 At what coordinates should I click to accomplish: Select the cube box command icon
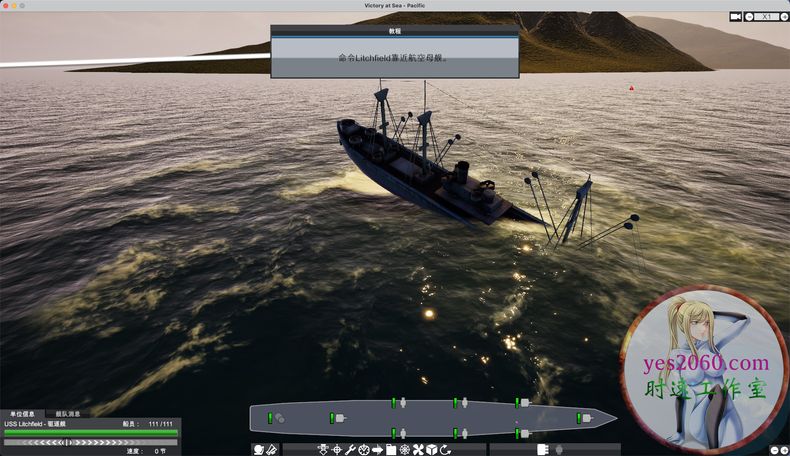pyautogui.click(x=431, y=449)
